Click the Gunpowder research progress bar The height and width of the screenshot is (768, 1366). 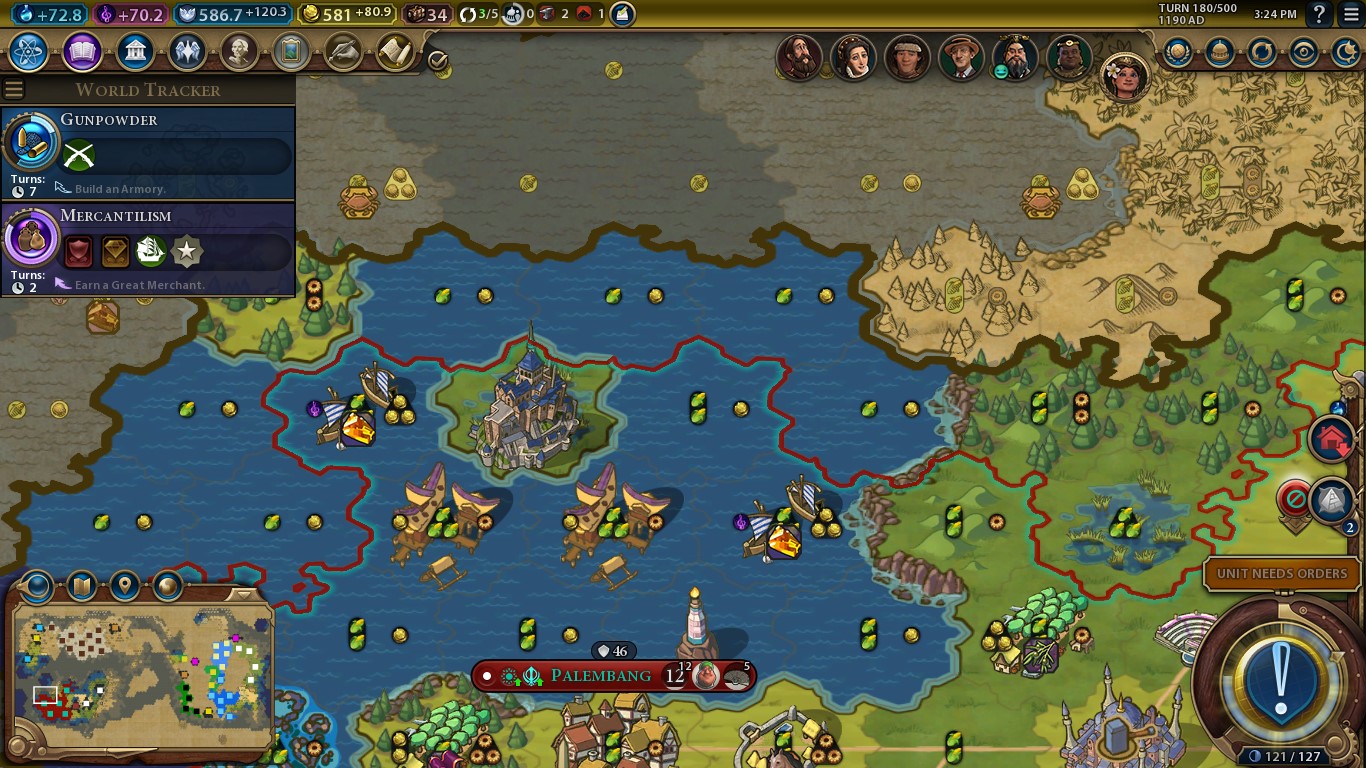coord(175,156)
